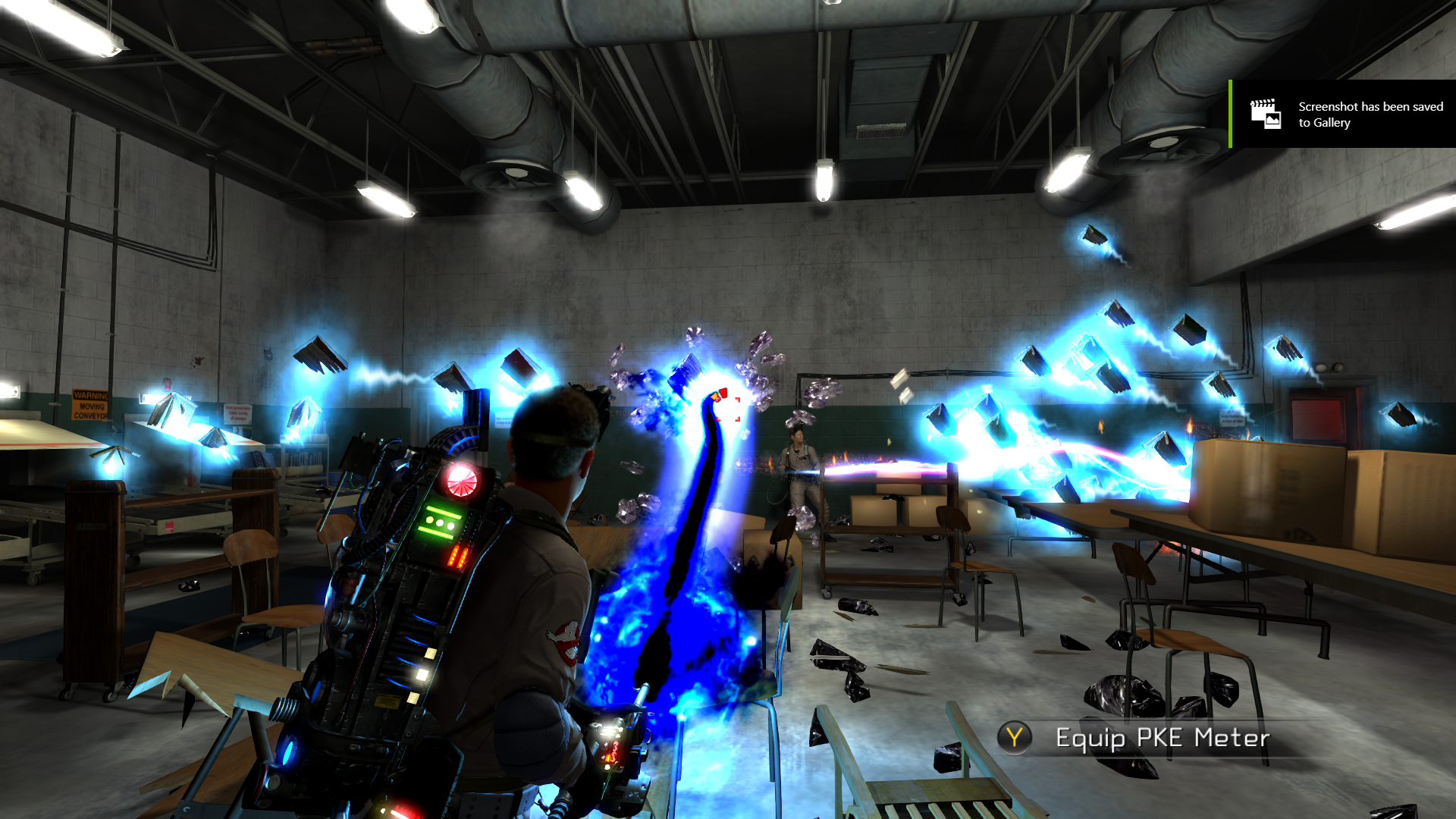The image size is (1456, 819).
Task: Click the red fire alarm box on the wall
Action: pos(168,384)
